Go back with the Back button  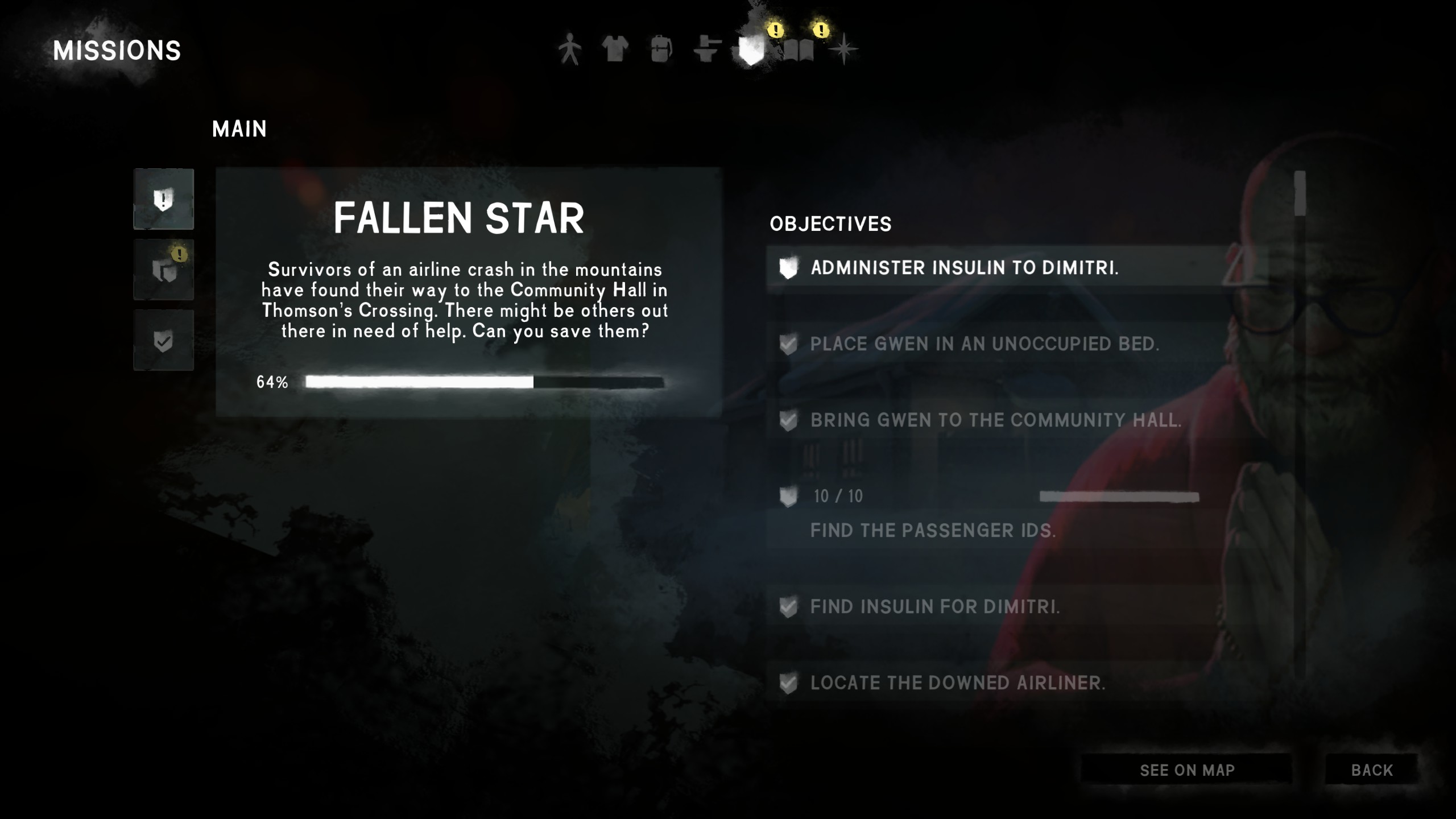coord(1372,770)
